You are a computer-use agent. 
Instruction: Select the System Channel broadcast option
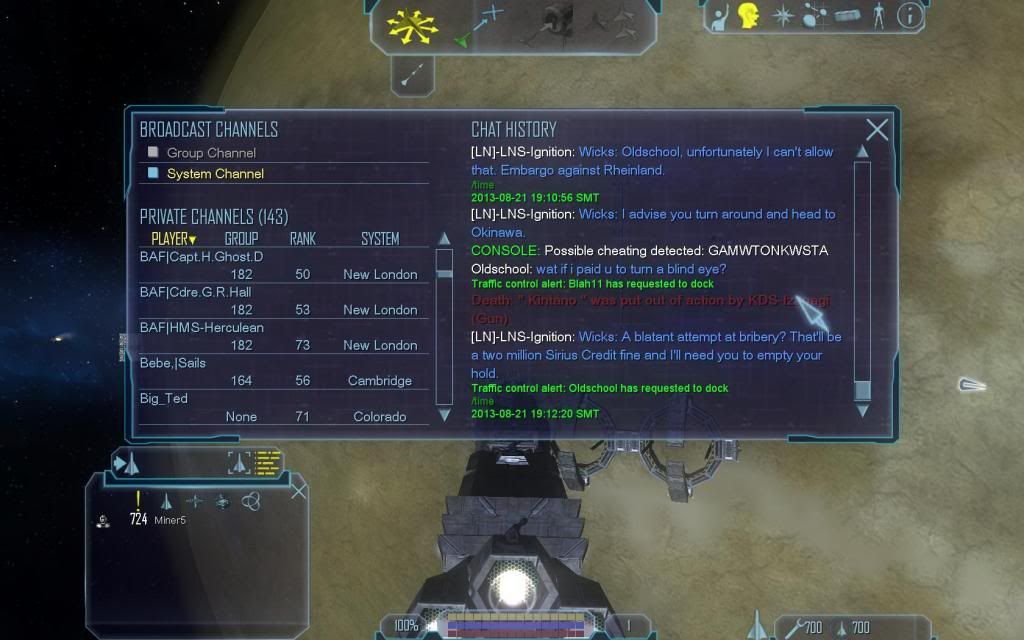click(215, 174)
